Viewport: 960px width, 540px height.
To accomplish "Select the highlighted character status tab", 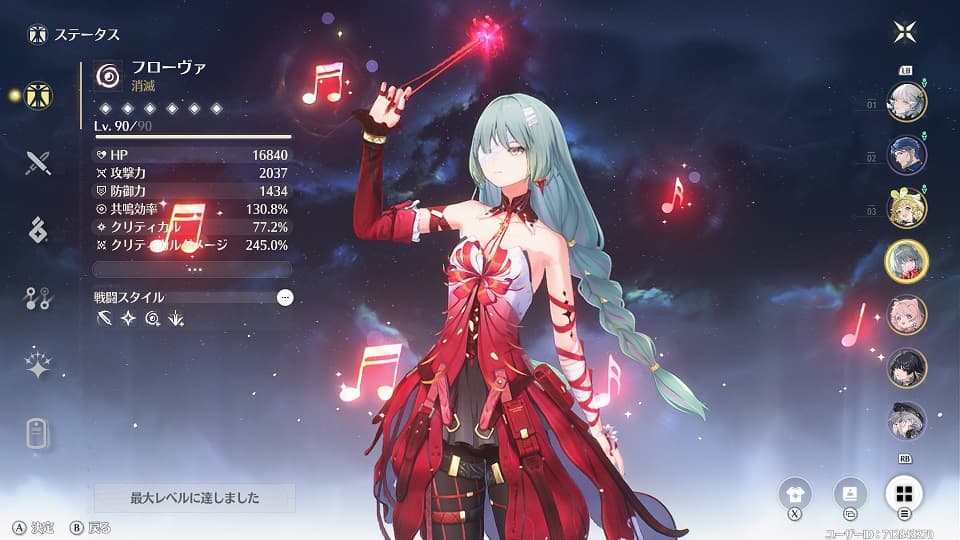I will click(39, 96).
